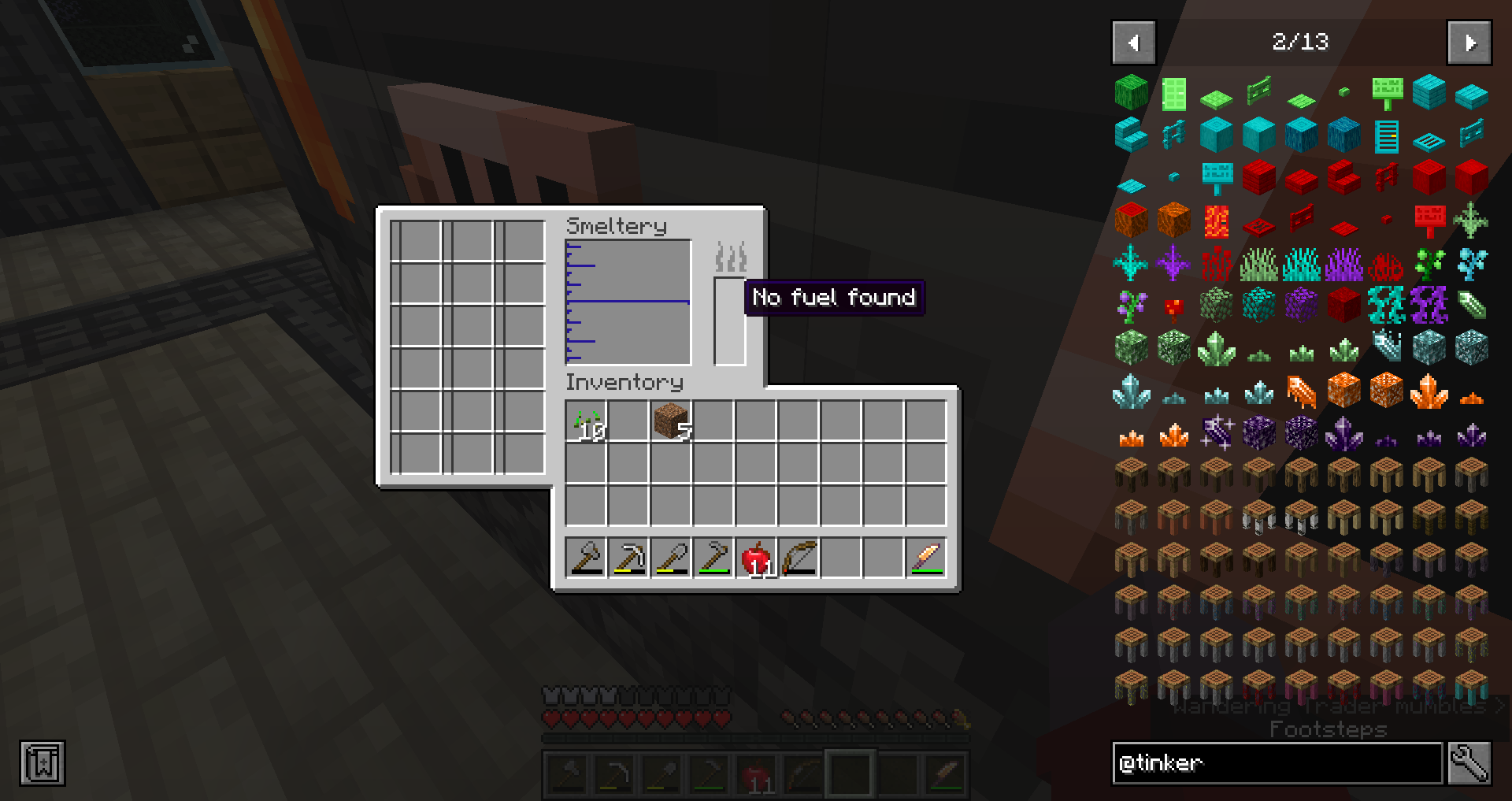Select the stone axe in the hotbar
1512x801 pixels.
(x=569, y=775)
